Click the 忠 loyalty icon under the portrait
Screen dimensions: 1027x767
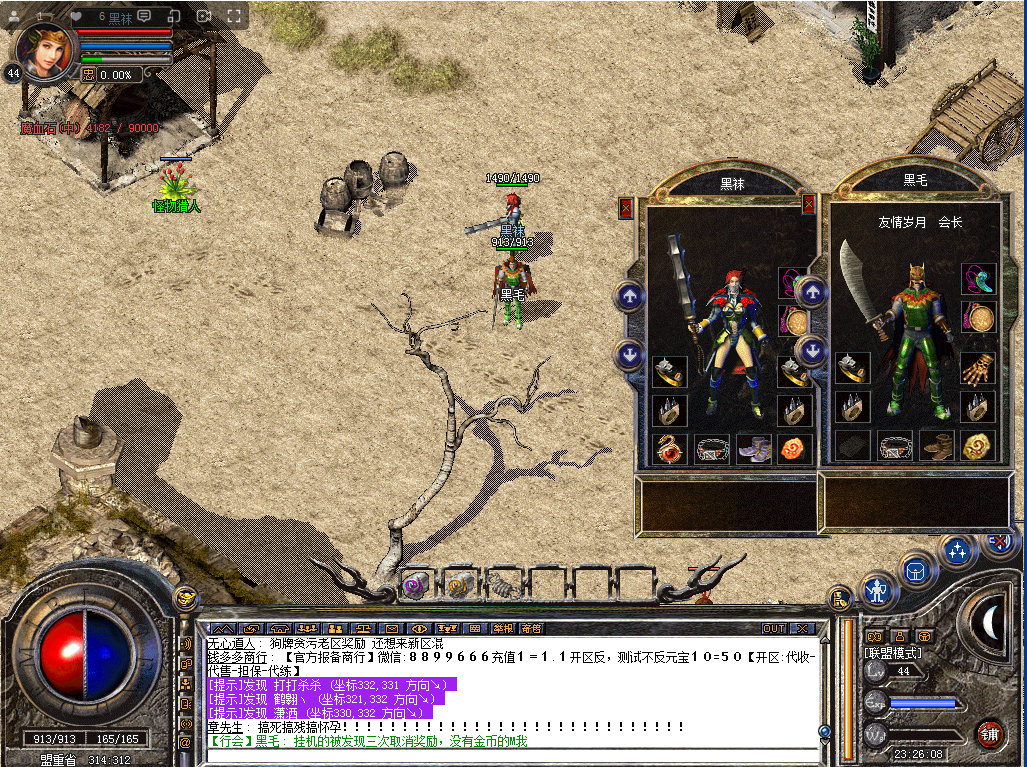point(88,74)
